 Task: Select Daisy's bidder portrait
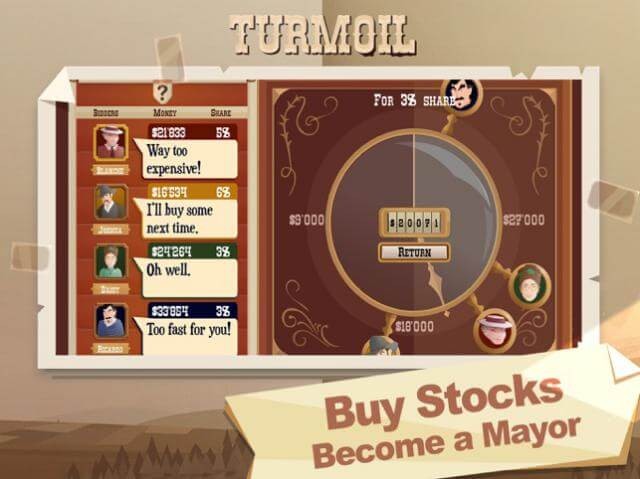111,262
